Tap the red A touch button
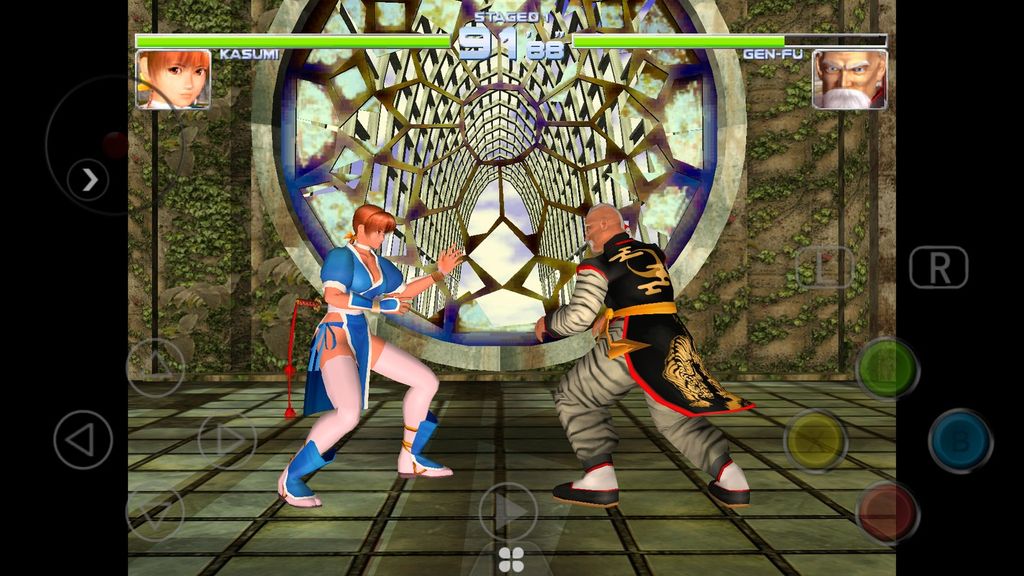The width and height of the screenshot is (1024, 576). pyautogui.click(x=887, y=512)
